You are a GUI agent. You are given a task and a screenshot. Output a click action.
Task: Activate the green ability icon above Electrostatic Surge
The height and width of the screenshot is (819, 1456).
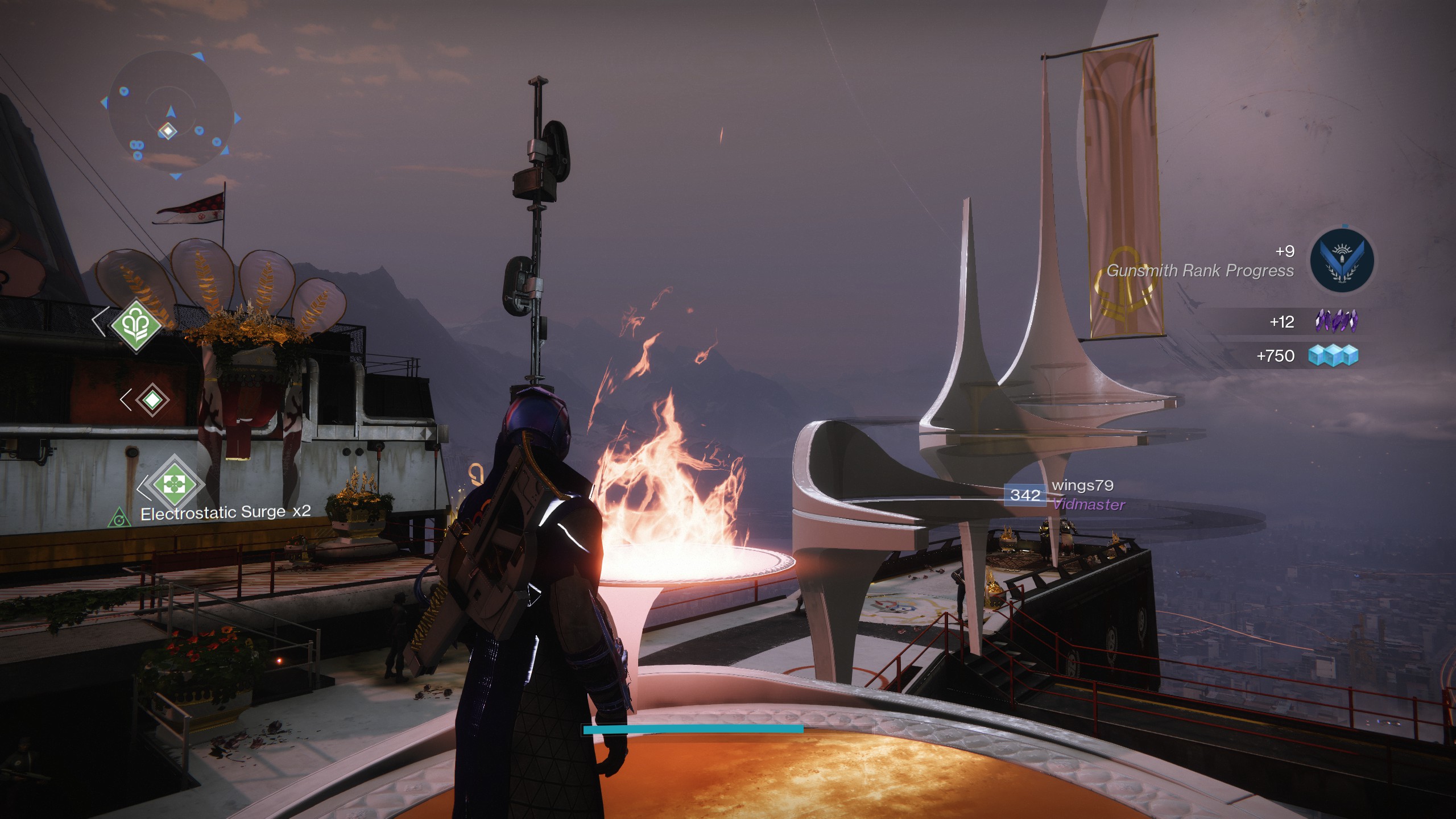click(174, 484)
